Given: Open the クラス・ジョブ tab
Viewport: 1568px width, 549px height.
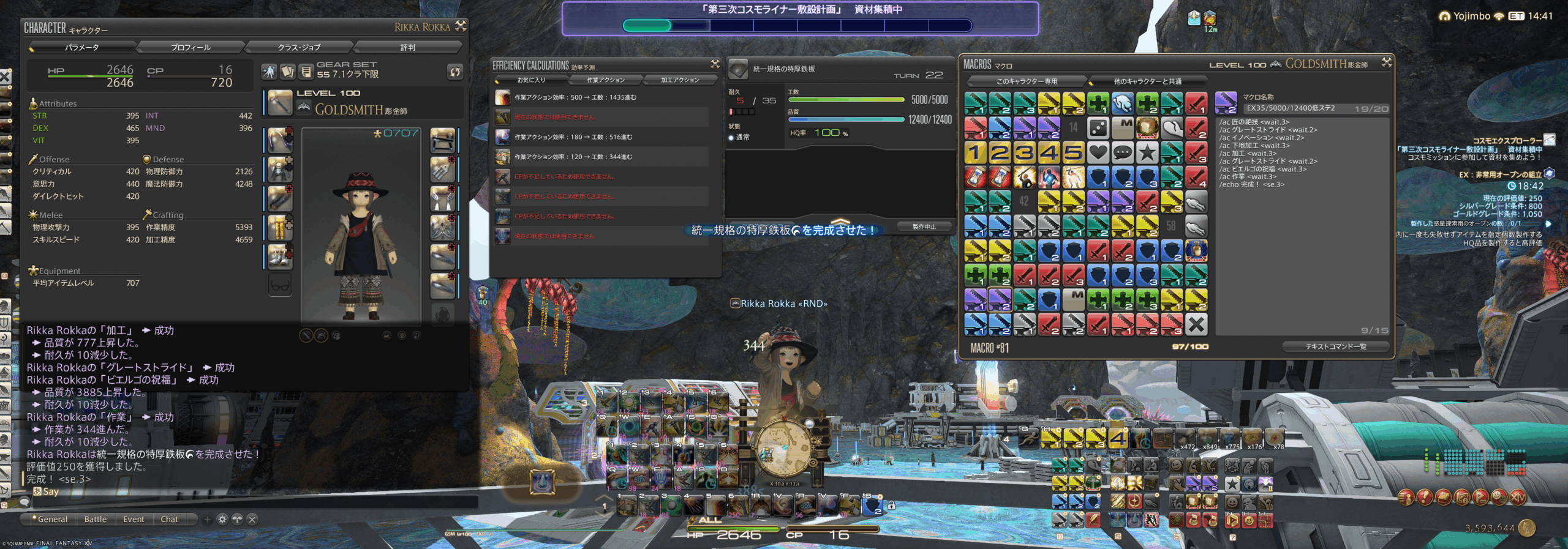Looking at the screenshot, I should [x=299, y=47].
